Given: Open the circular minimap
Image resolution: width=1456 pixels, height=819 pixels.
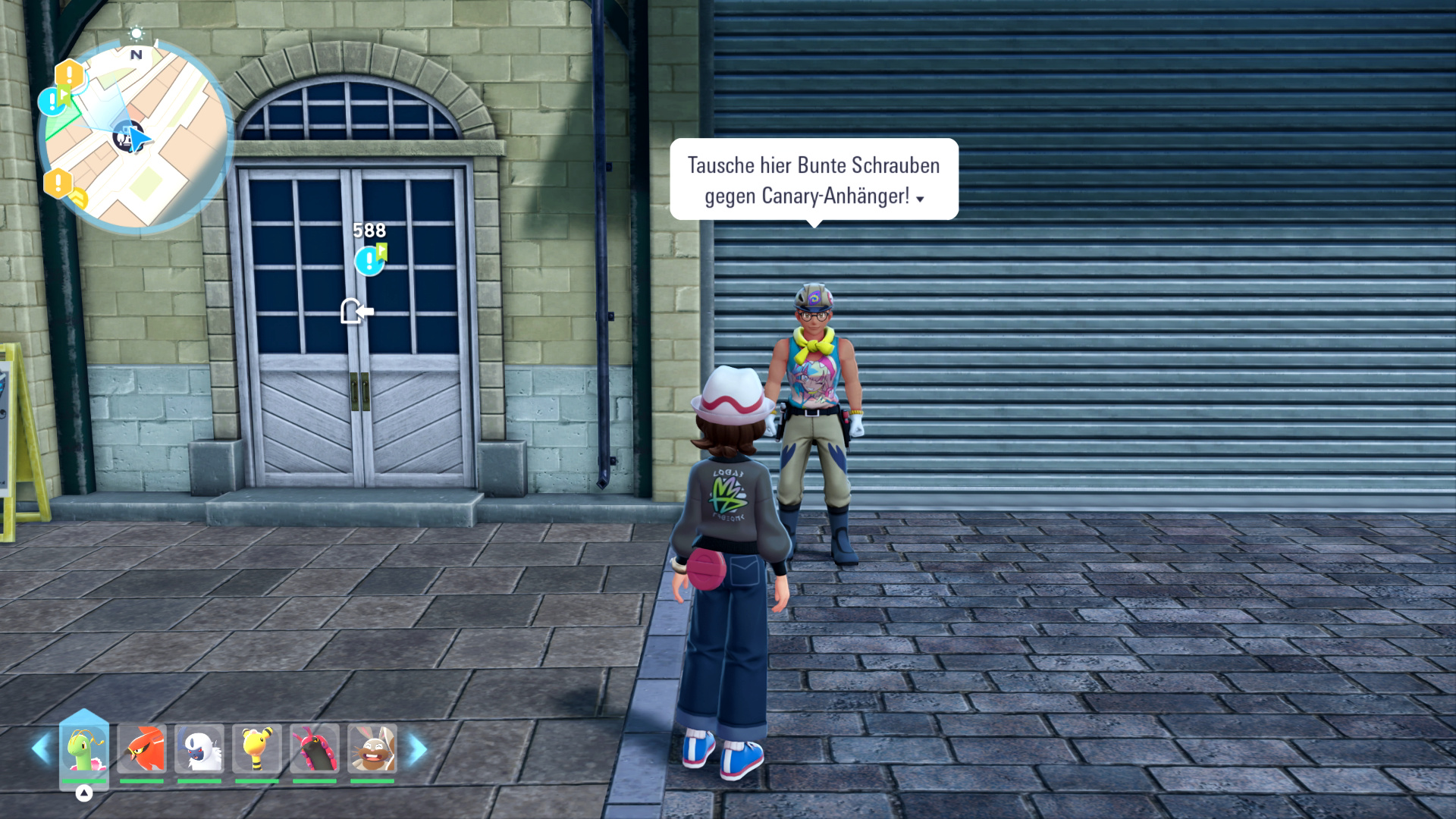Looking at the screenshot, I should [x=136, y=136].
